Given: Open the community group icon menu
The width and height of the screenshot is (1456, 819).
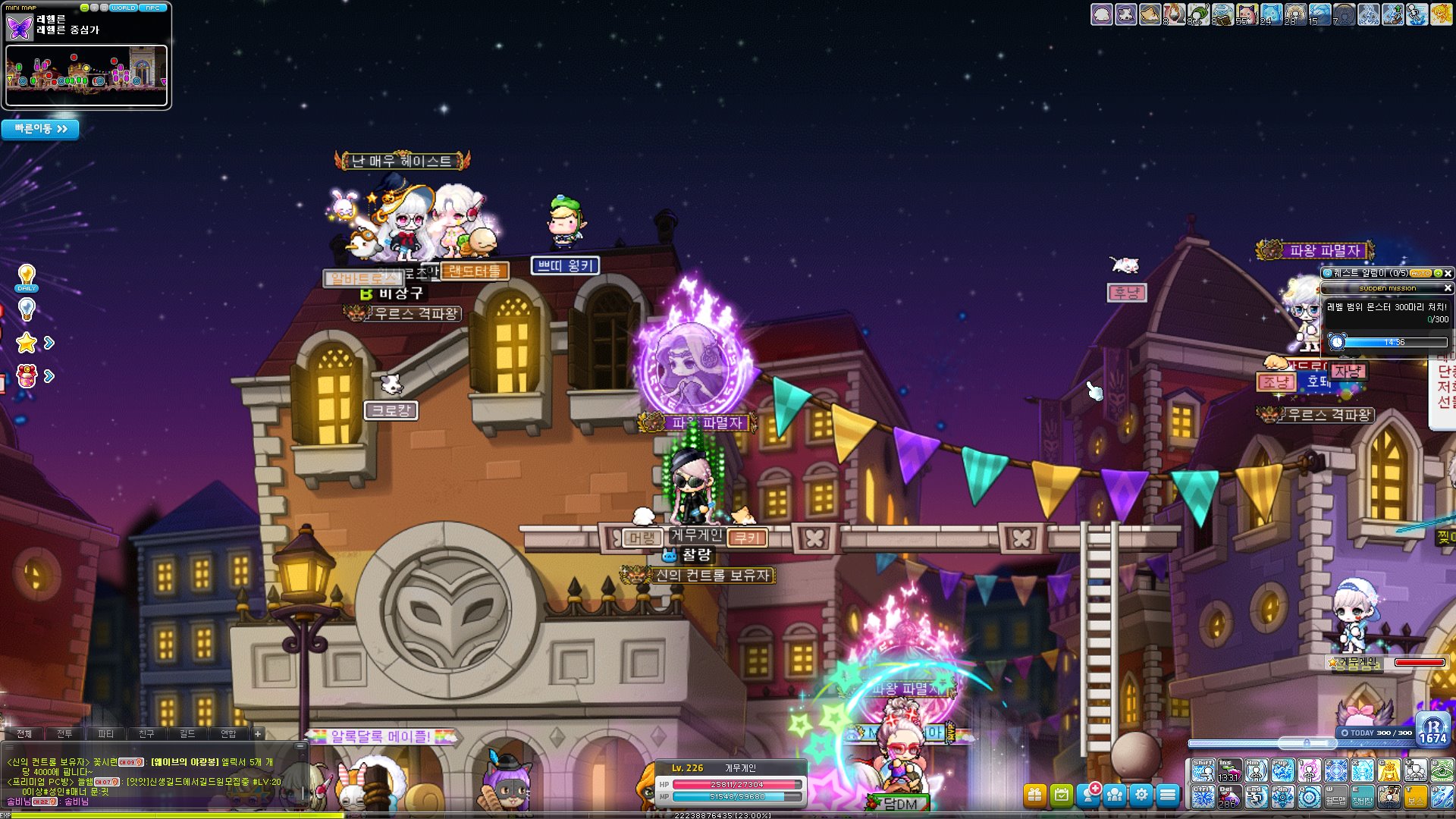Looking at the screenshot, I should click(1115, 795).
